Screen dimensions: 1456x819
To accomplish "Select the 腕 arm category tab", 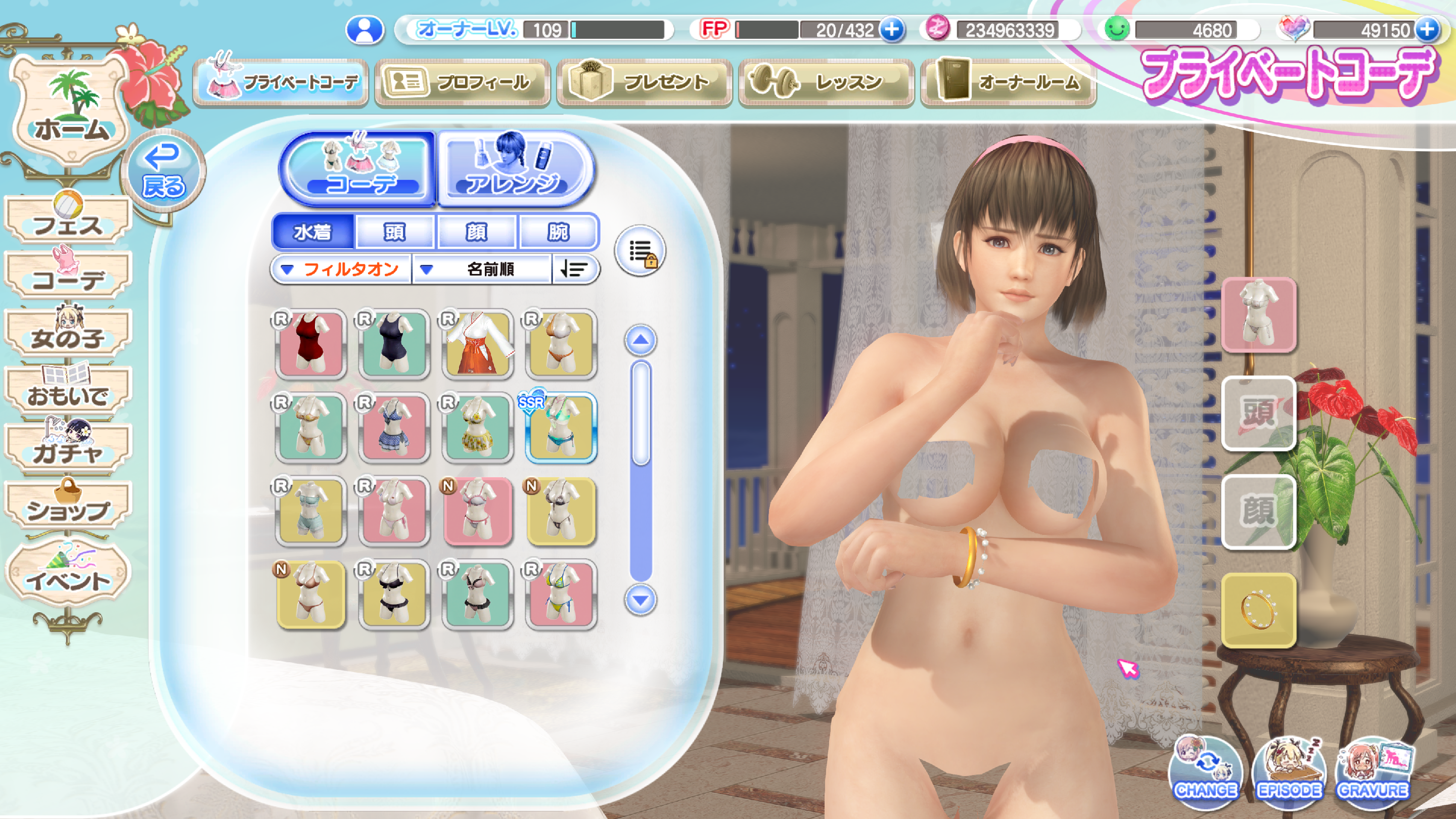I will click(558, 232).
